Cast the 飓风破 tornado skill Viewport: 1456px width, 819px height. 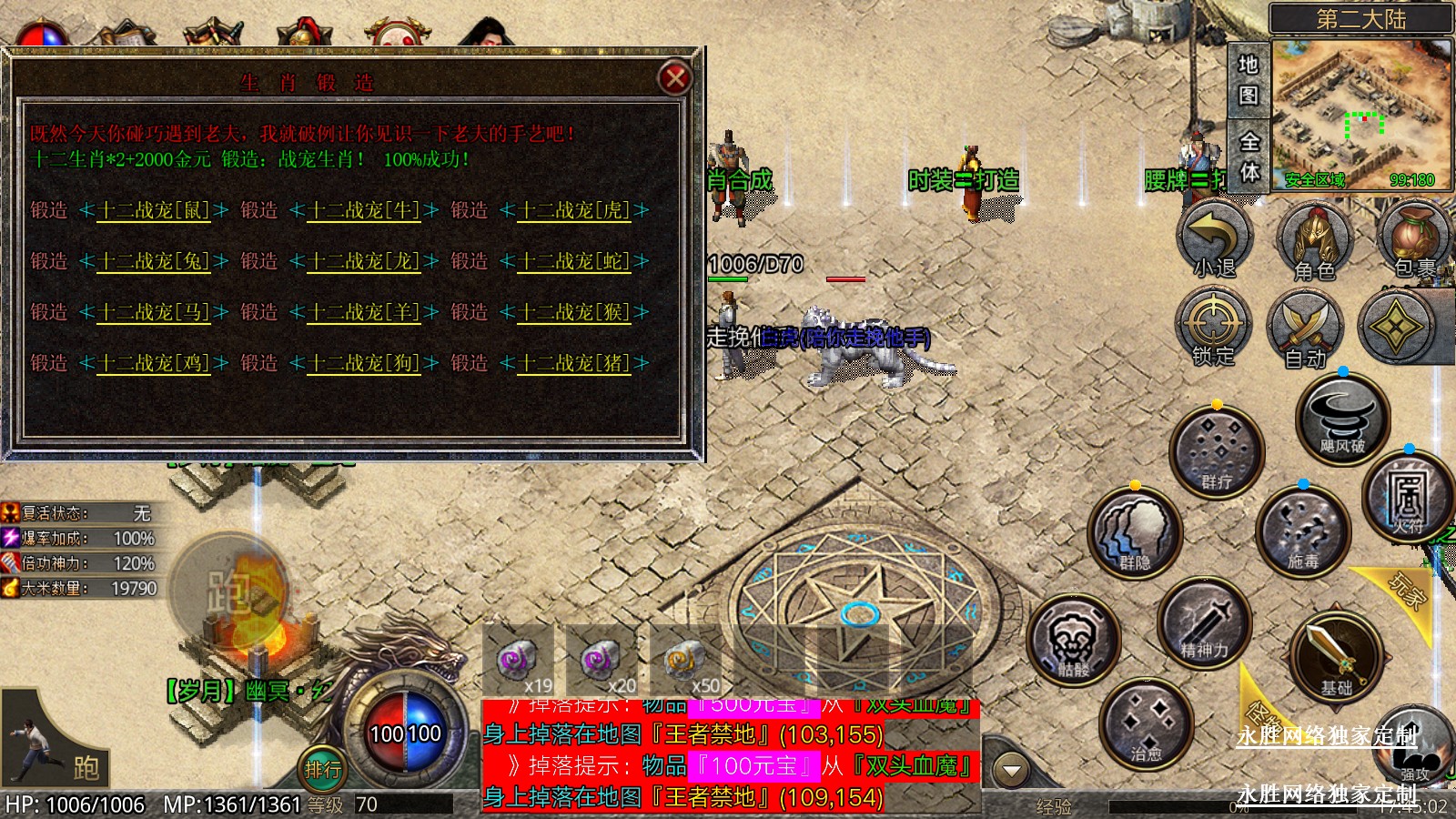tap(1342, 420)
